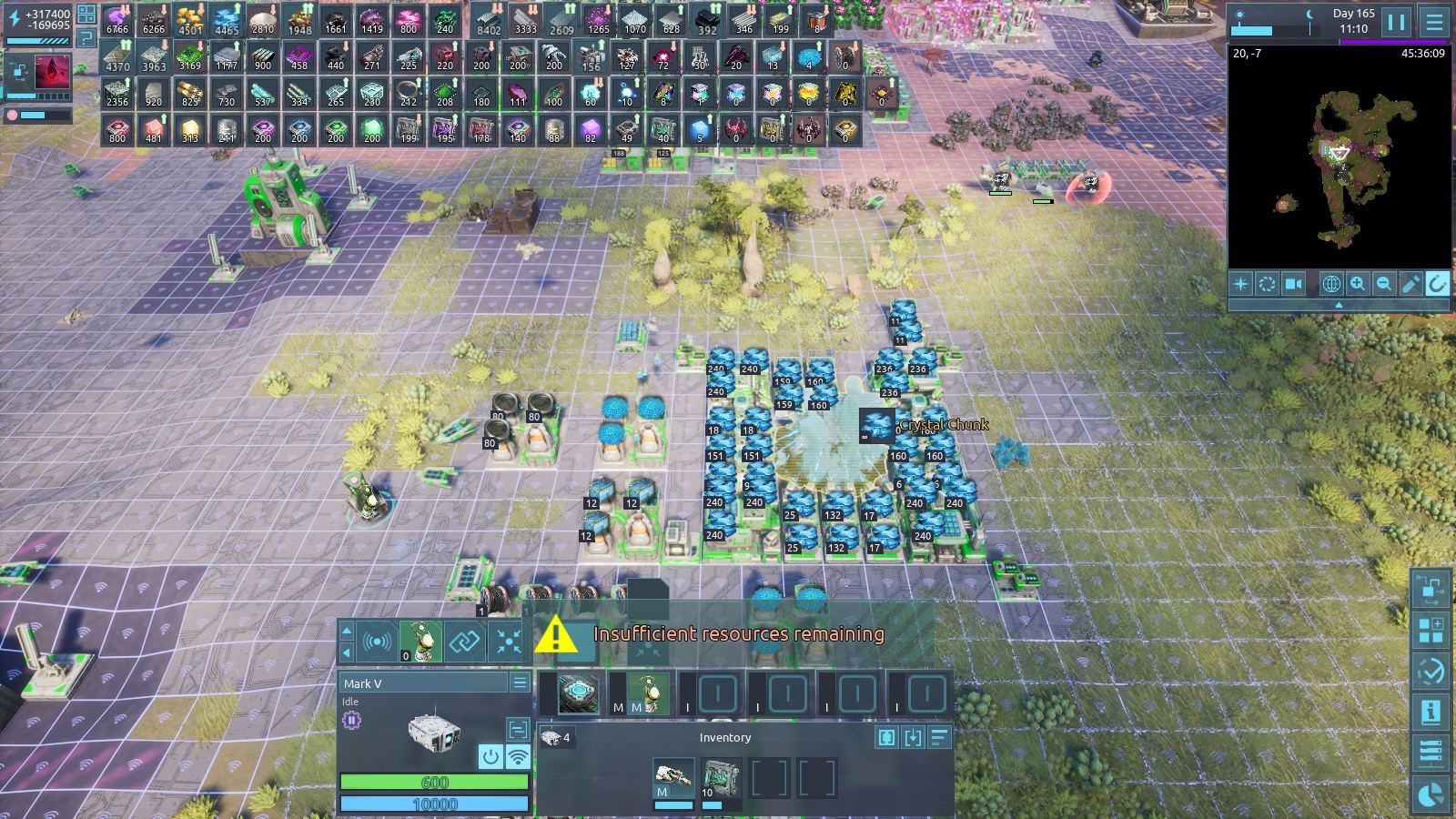
Task: Open the Mark V unit options menu
Action: 520,682
